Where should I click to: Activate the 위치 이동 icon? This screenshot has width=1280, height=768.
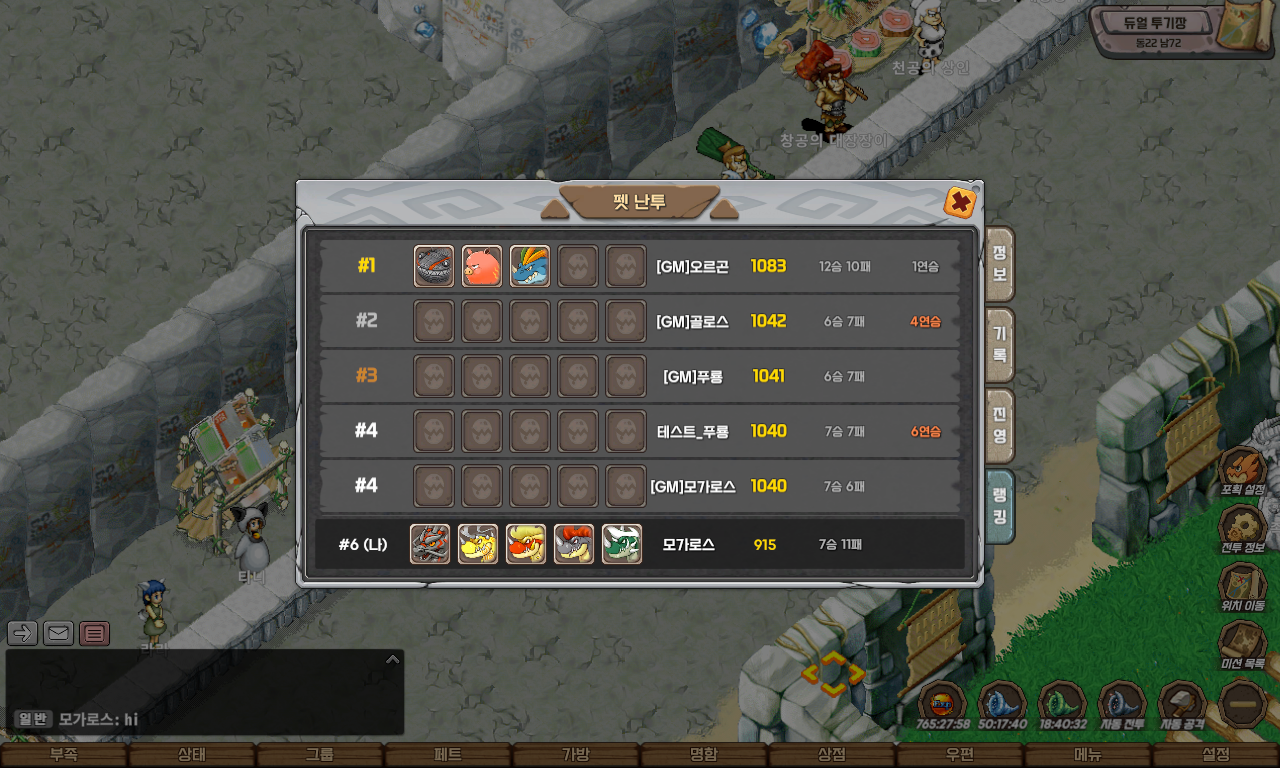[x=1243, y=585]
